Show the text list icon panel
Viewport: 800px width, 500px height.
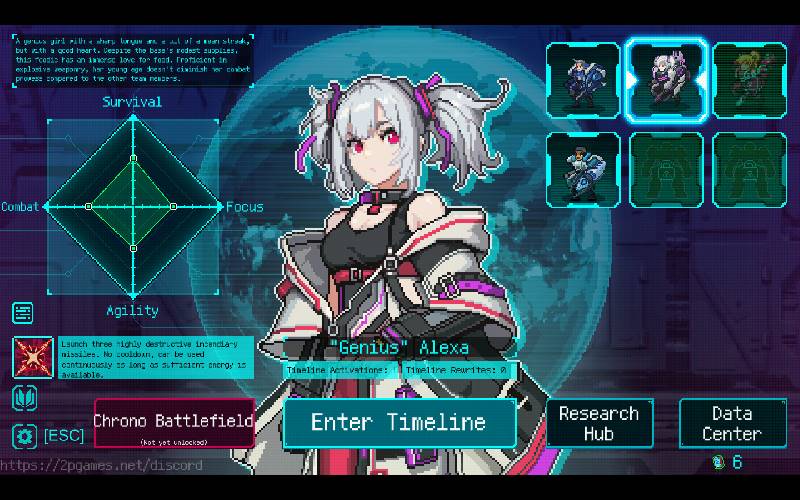[24, 313]
